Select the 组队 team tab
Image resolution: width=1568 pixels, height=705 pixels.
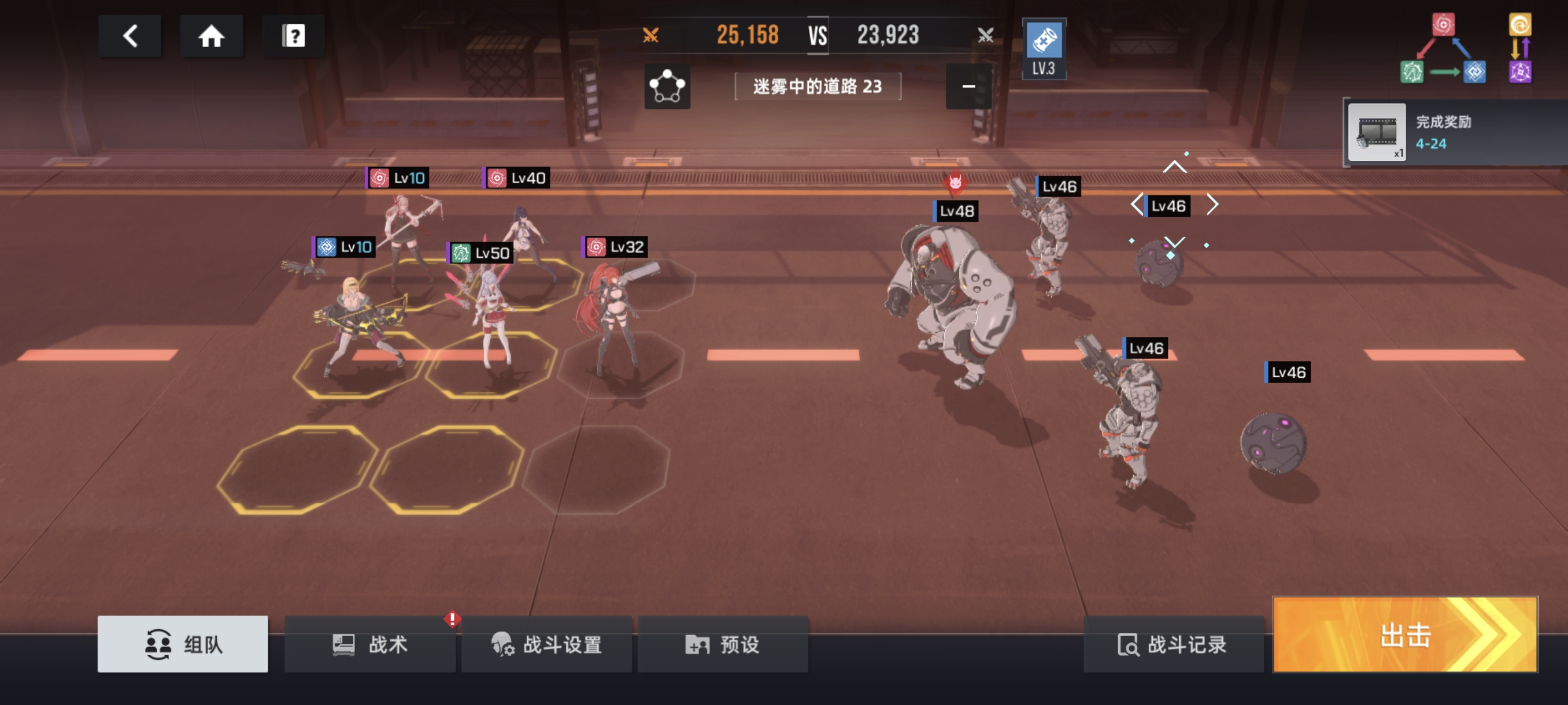pos(183,644)
